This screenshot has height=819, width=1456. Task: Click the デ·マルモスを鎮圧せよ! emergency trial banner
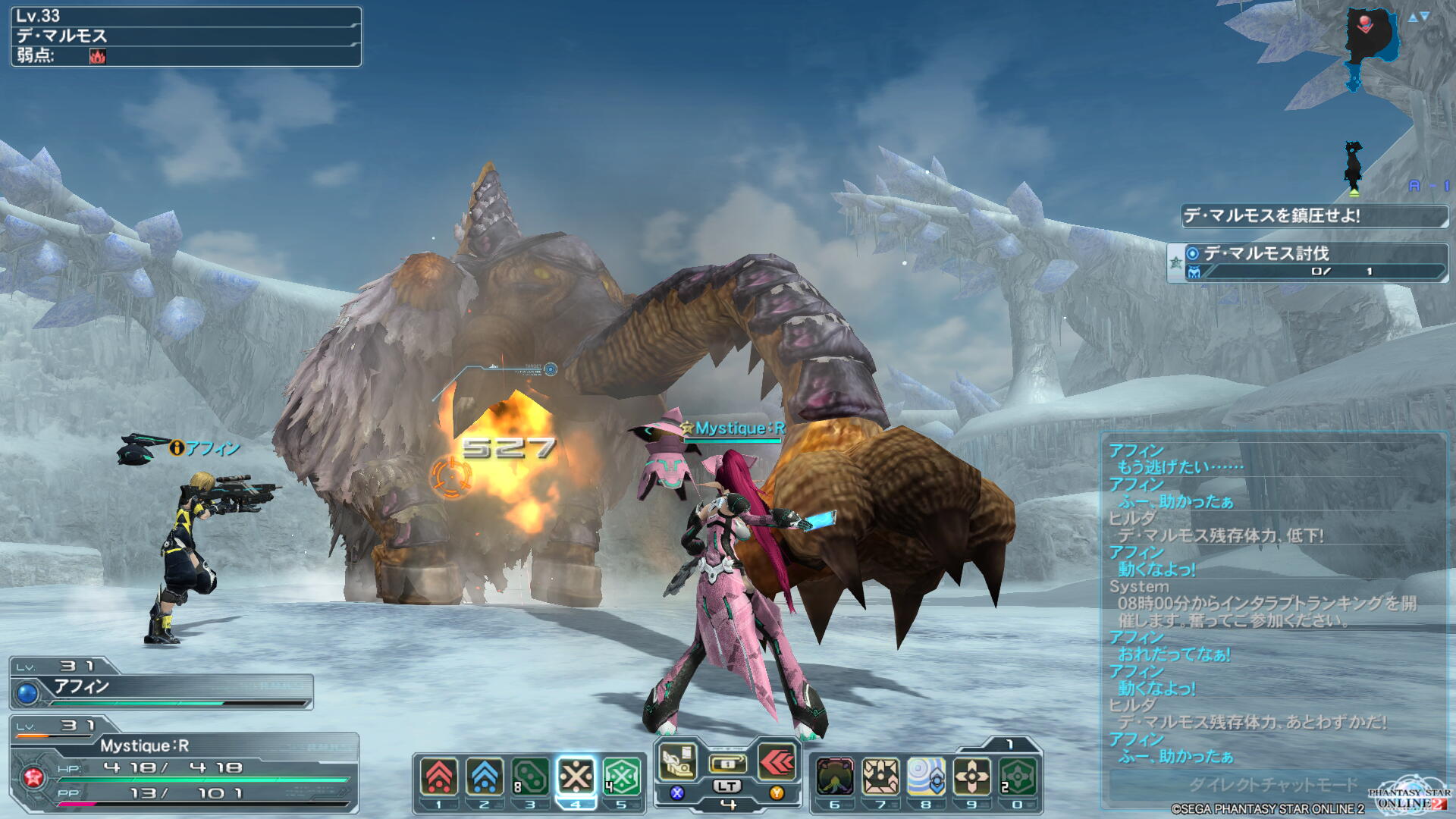coord(1313,216)
